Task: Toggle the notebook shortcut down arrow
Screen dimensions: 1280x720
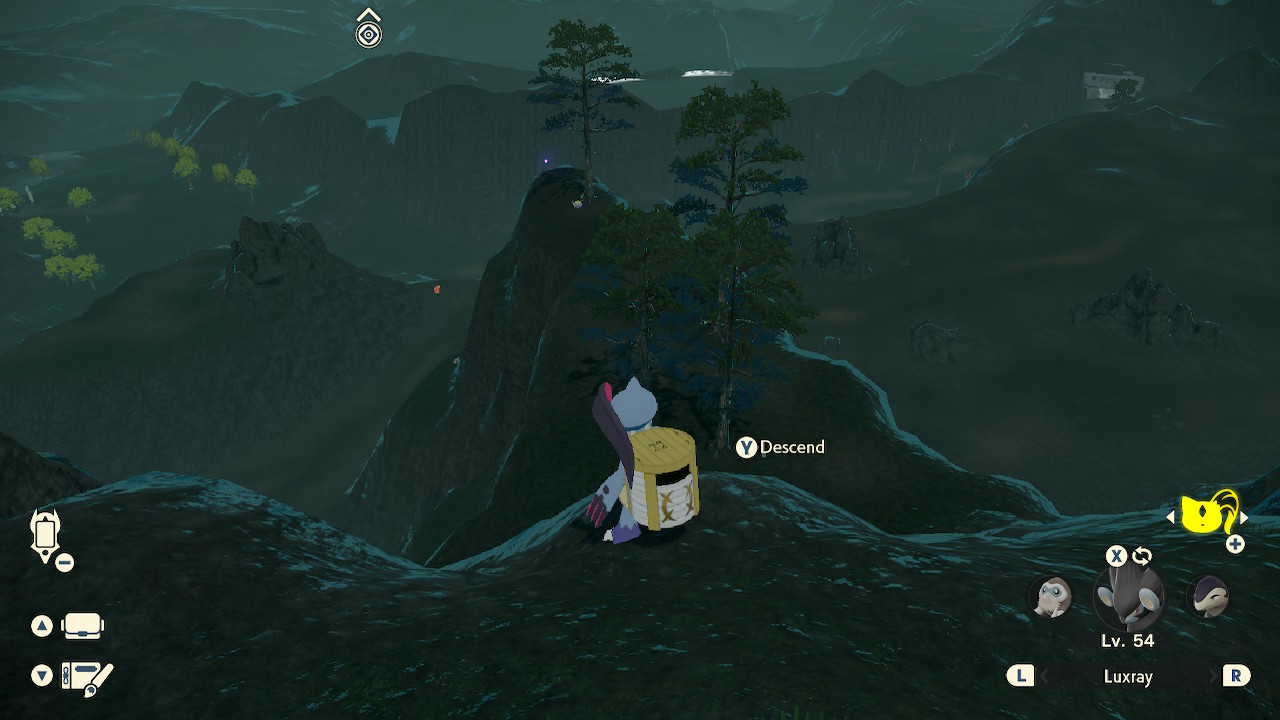Action: coord(42,676)
